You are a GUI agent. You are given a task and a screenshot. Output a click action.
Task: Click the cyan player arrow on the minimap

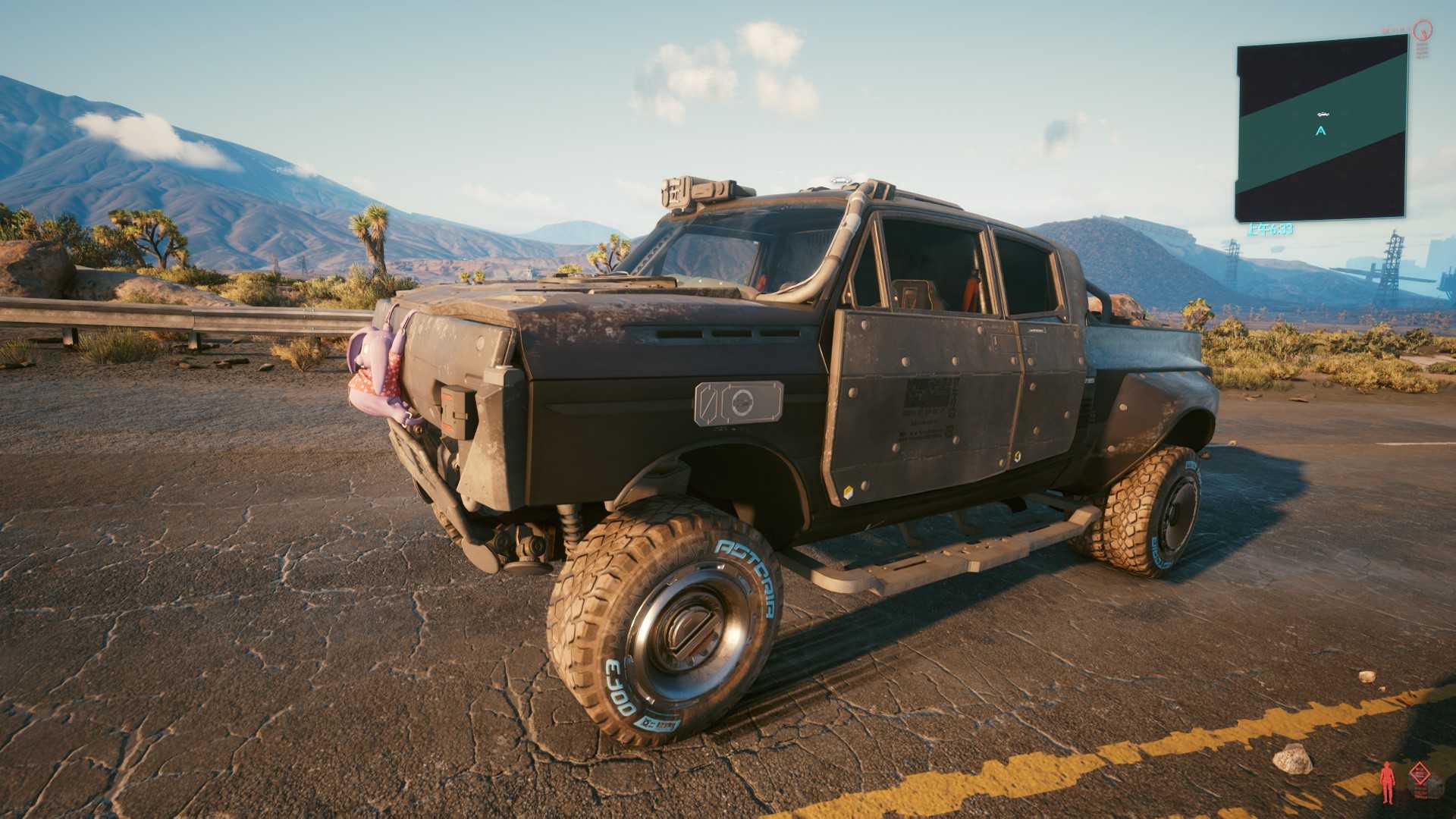1321,130
